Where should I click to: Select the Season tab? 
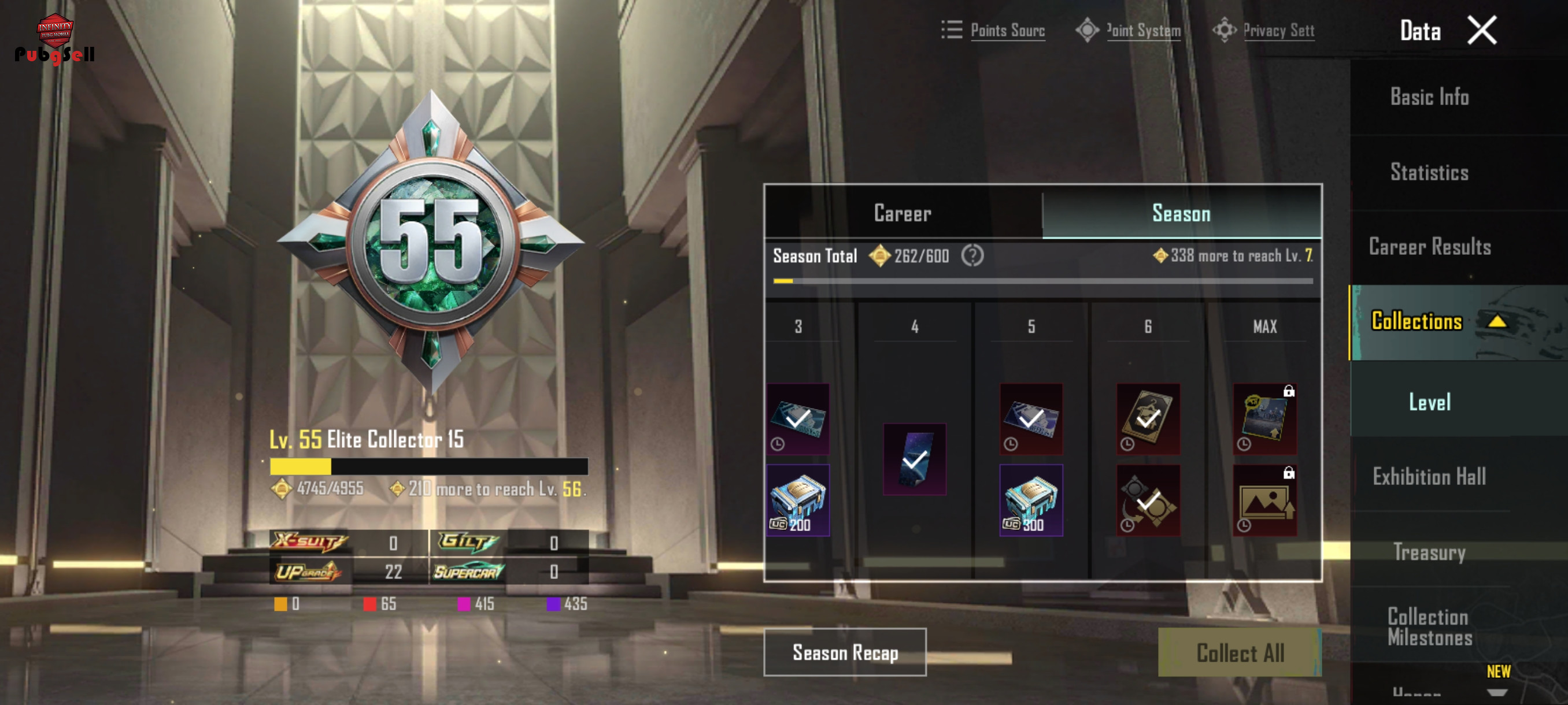click(x=1180, y=213)
